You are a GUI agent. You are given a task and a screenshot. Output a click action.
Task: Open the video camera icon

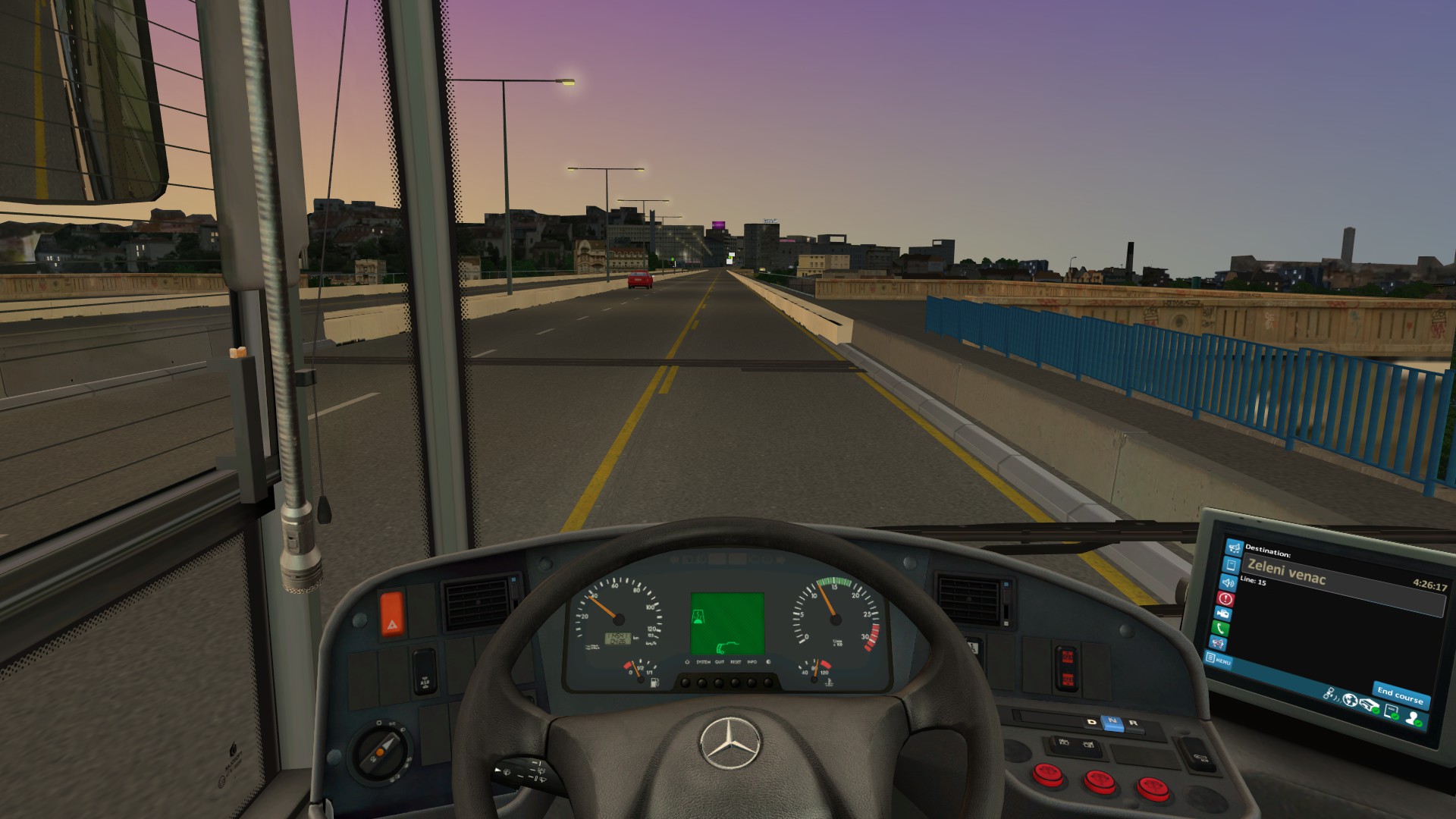coord(1223,613)
